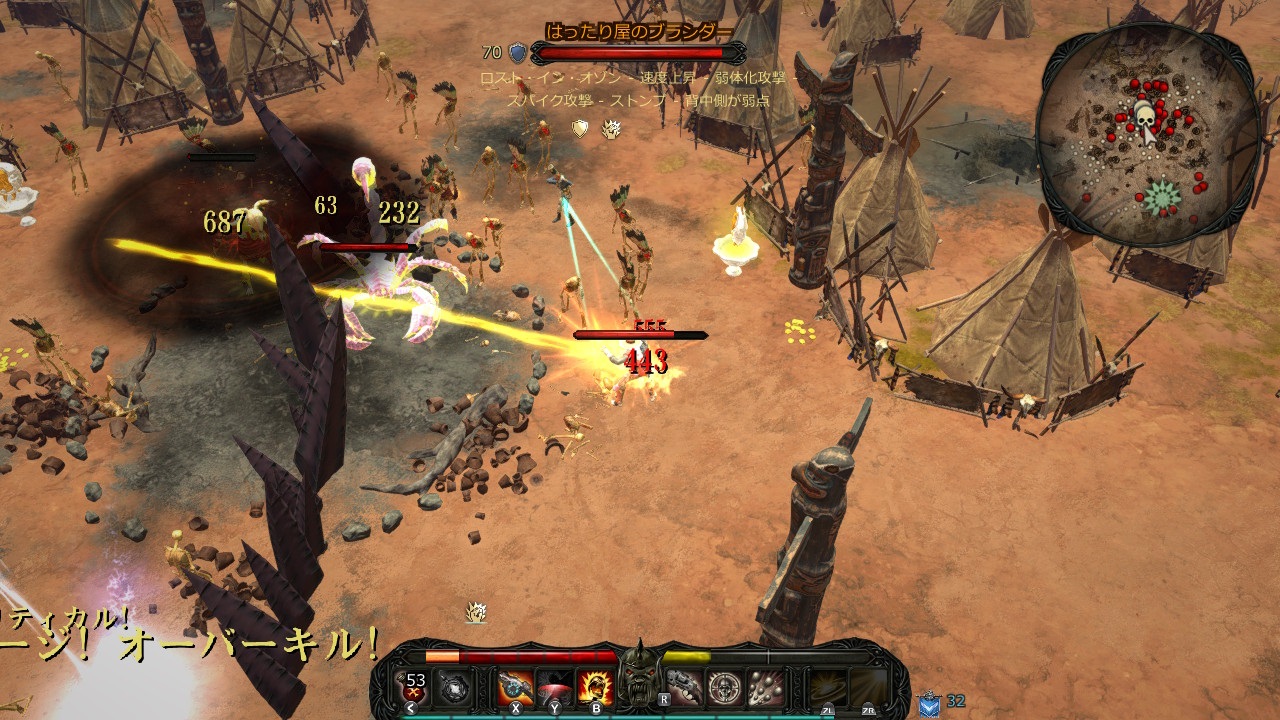This screenshot has width=1280, height=720.
Task: Click the blue rank badge icon
Action: tap(928, 702)
